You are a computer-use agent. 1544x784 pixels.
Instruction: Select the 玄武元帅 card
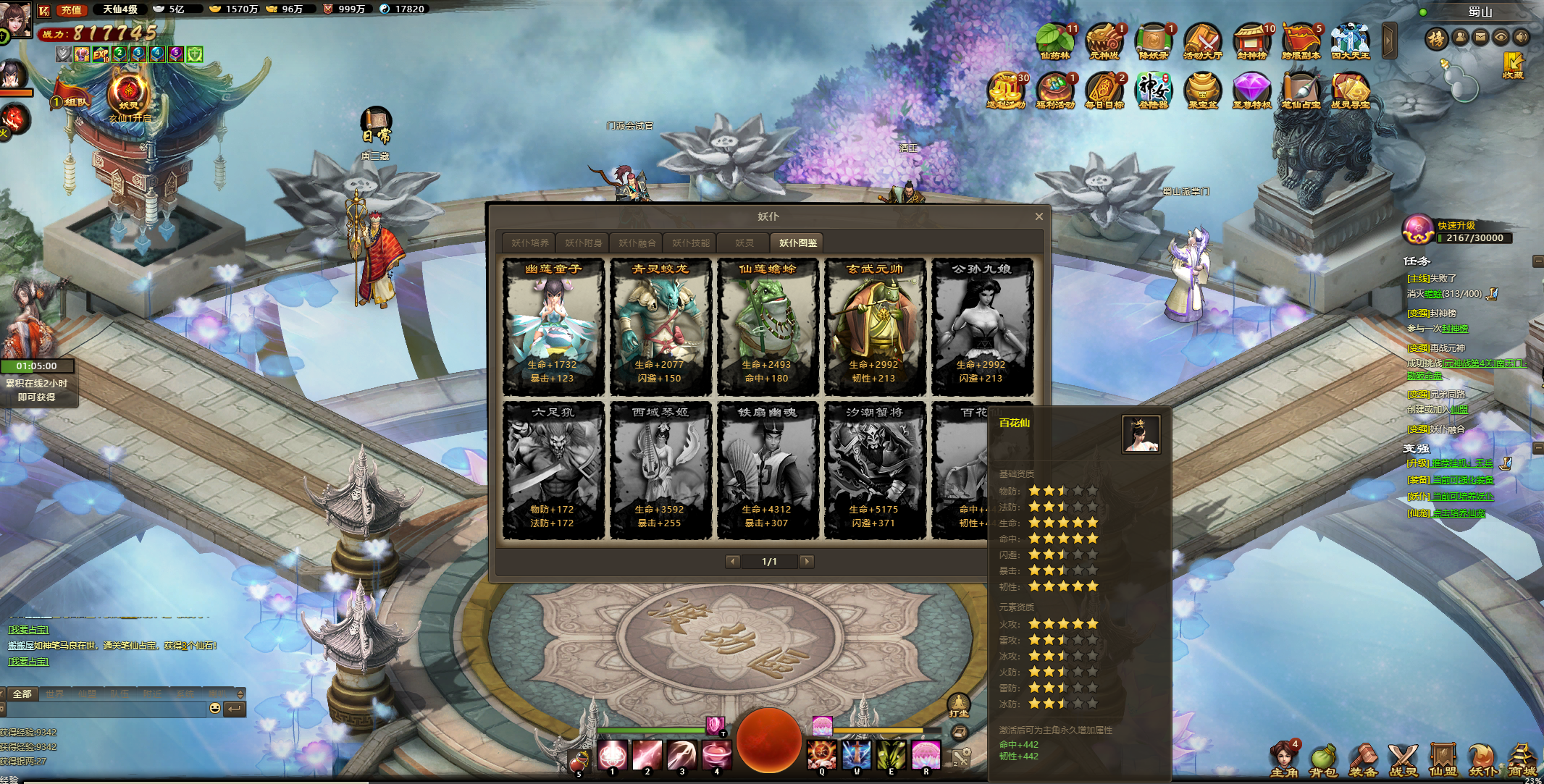pyautogui.click(x=874, y=327)
